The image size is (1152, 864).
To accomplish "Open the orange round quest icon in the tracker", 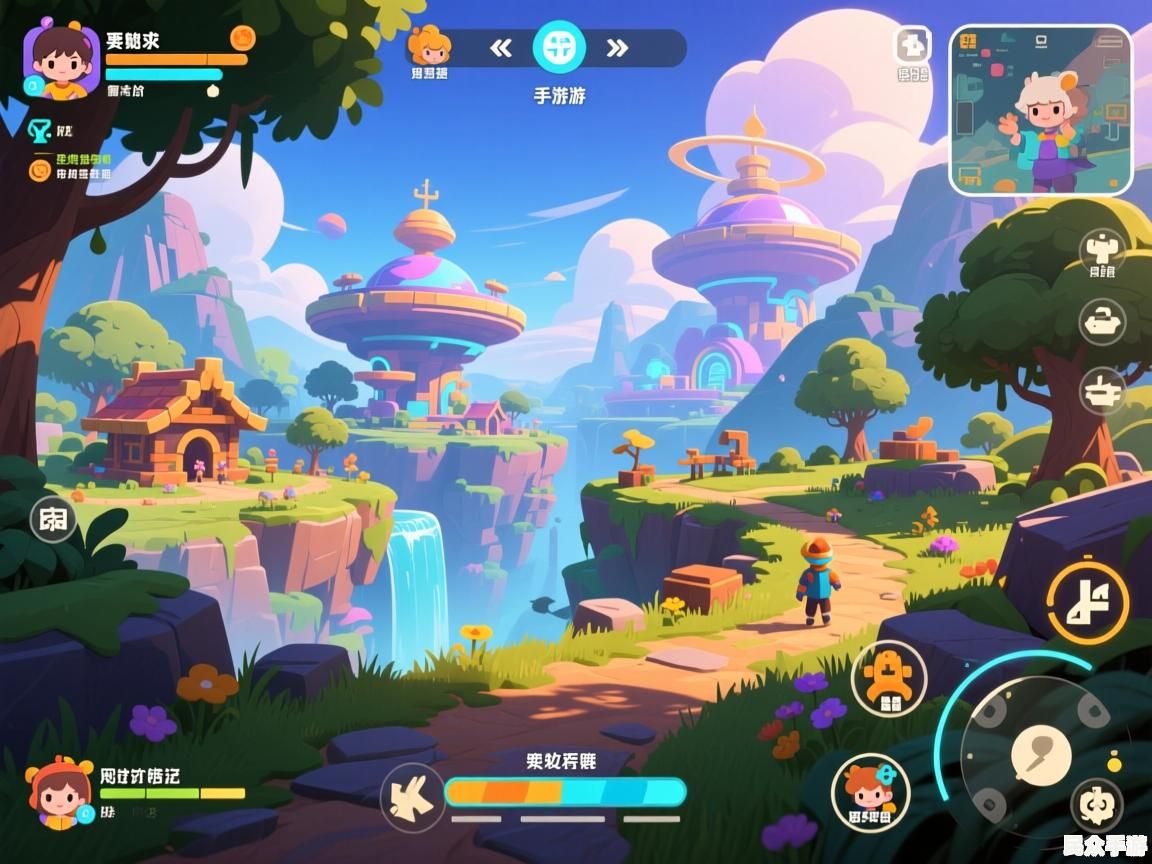I will tap(40, 169).
